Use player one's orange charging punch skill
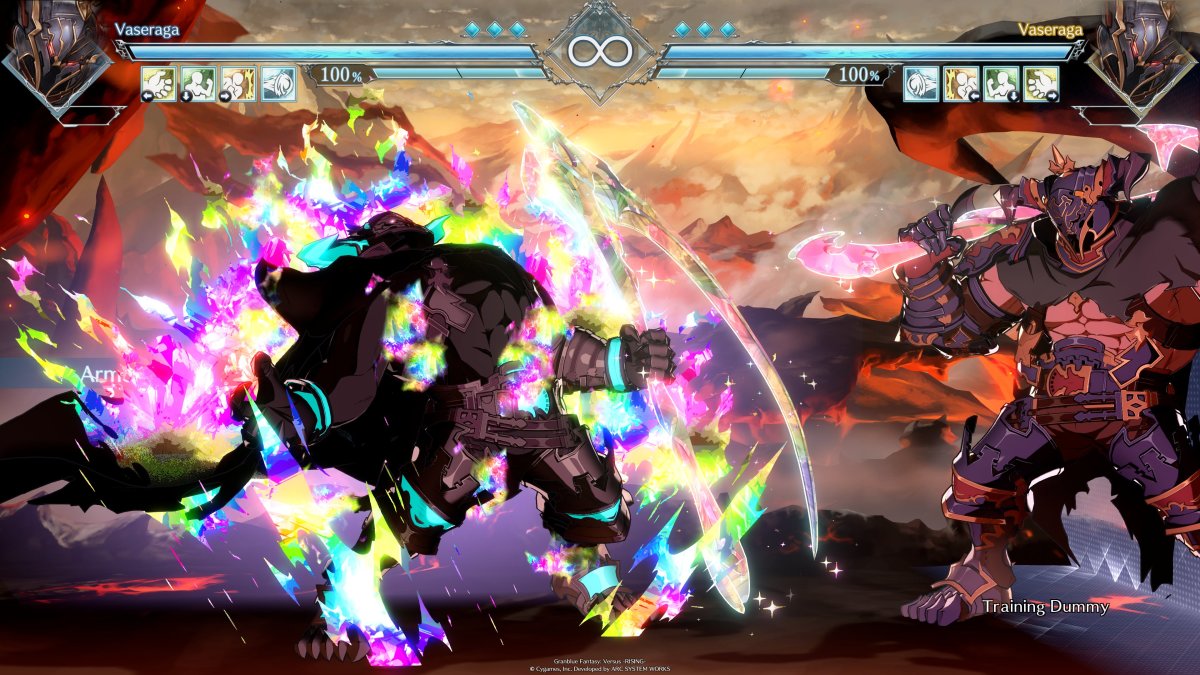 [238, 84]
